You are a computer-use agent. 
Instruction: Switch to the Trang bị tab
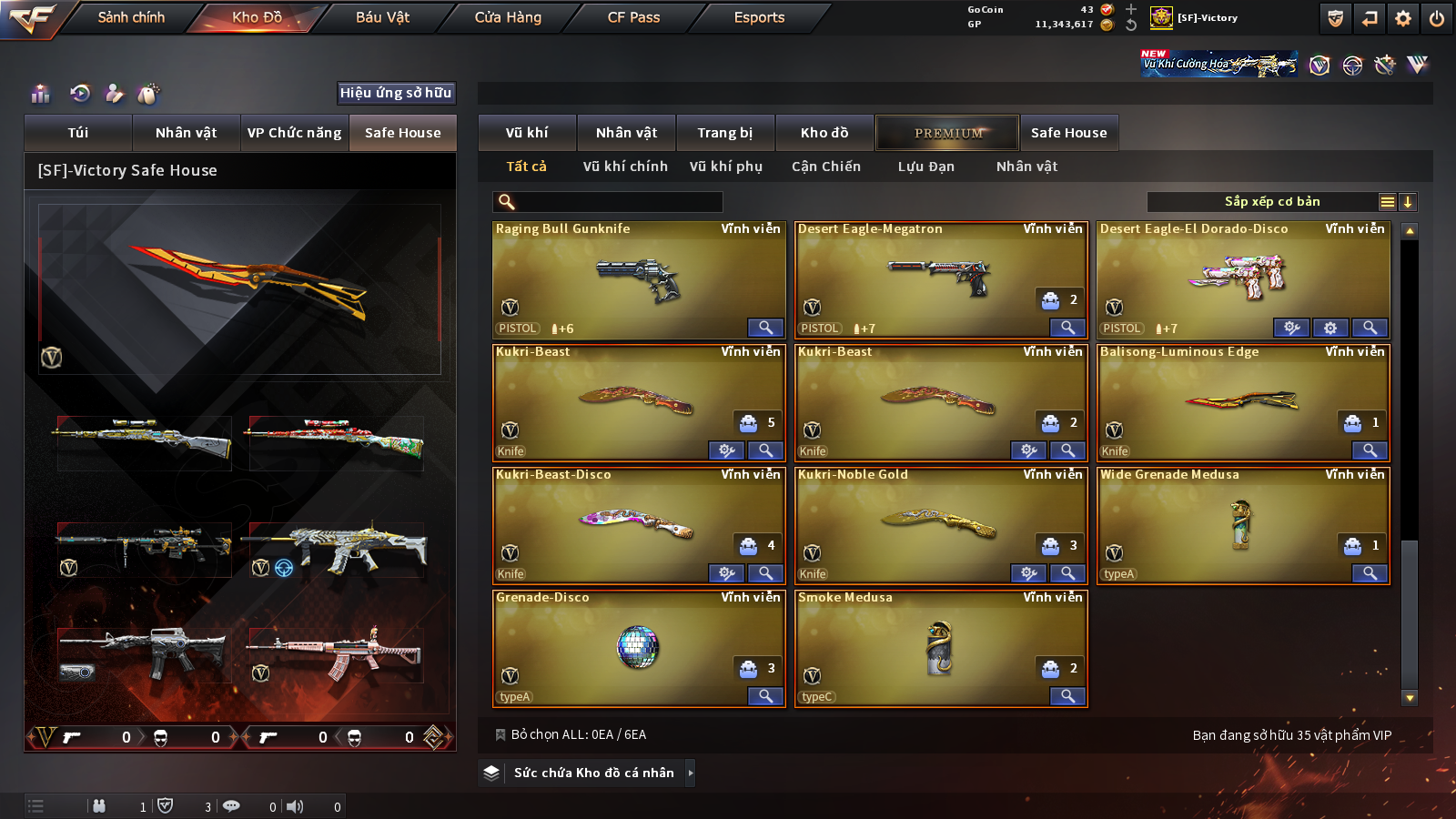[724, 133]
